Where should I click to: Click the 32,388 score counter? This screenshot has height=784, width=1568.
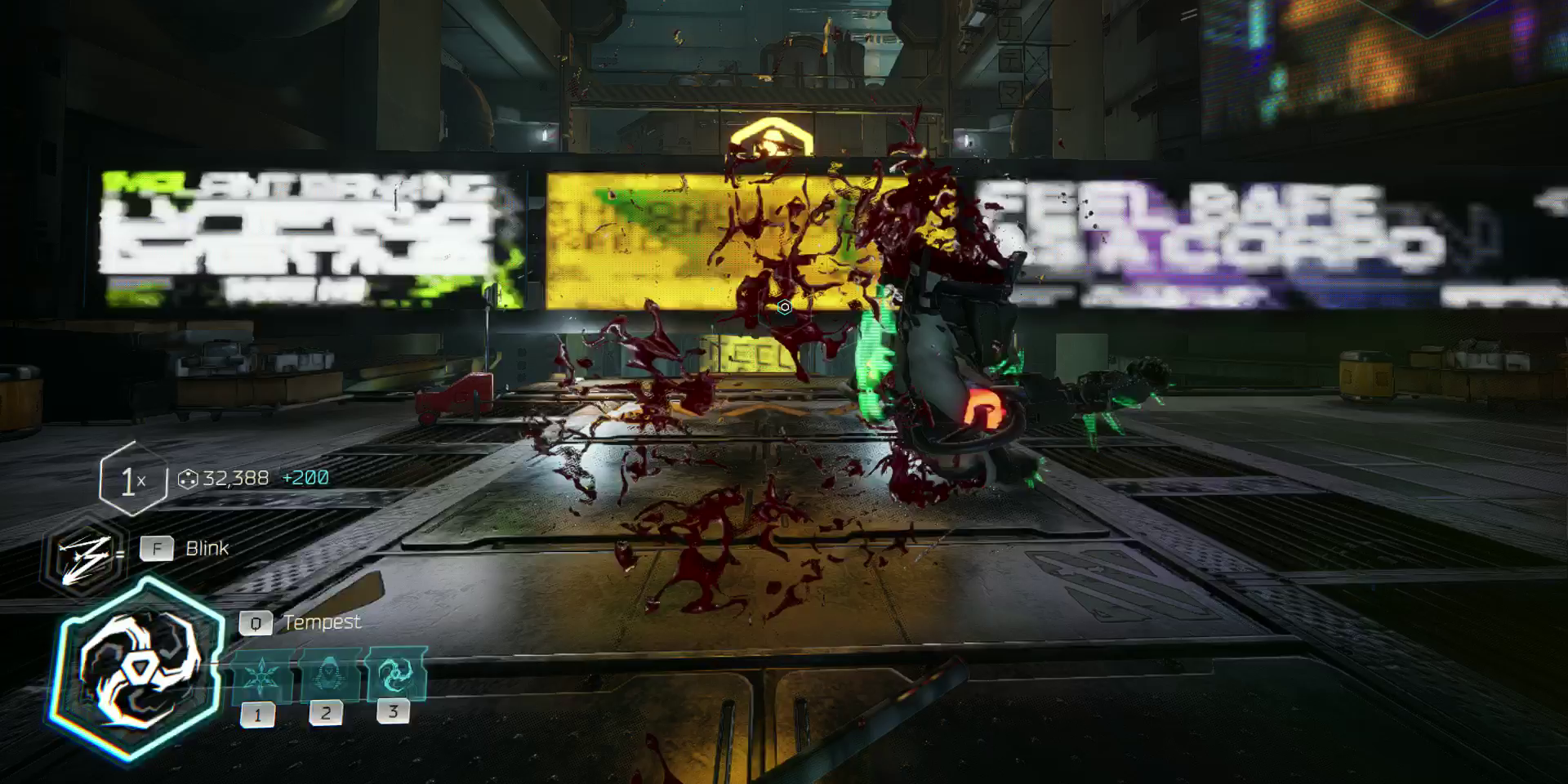tap(237, 479)
